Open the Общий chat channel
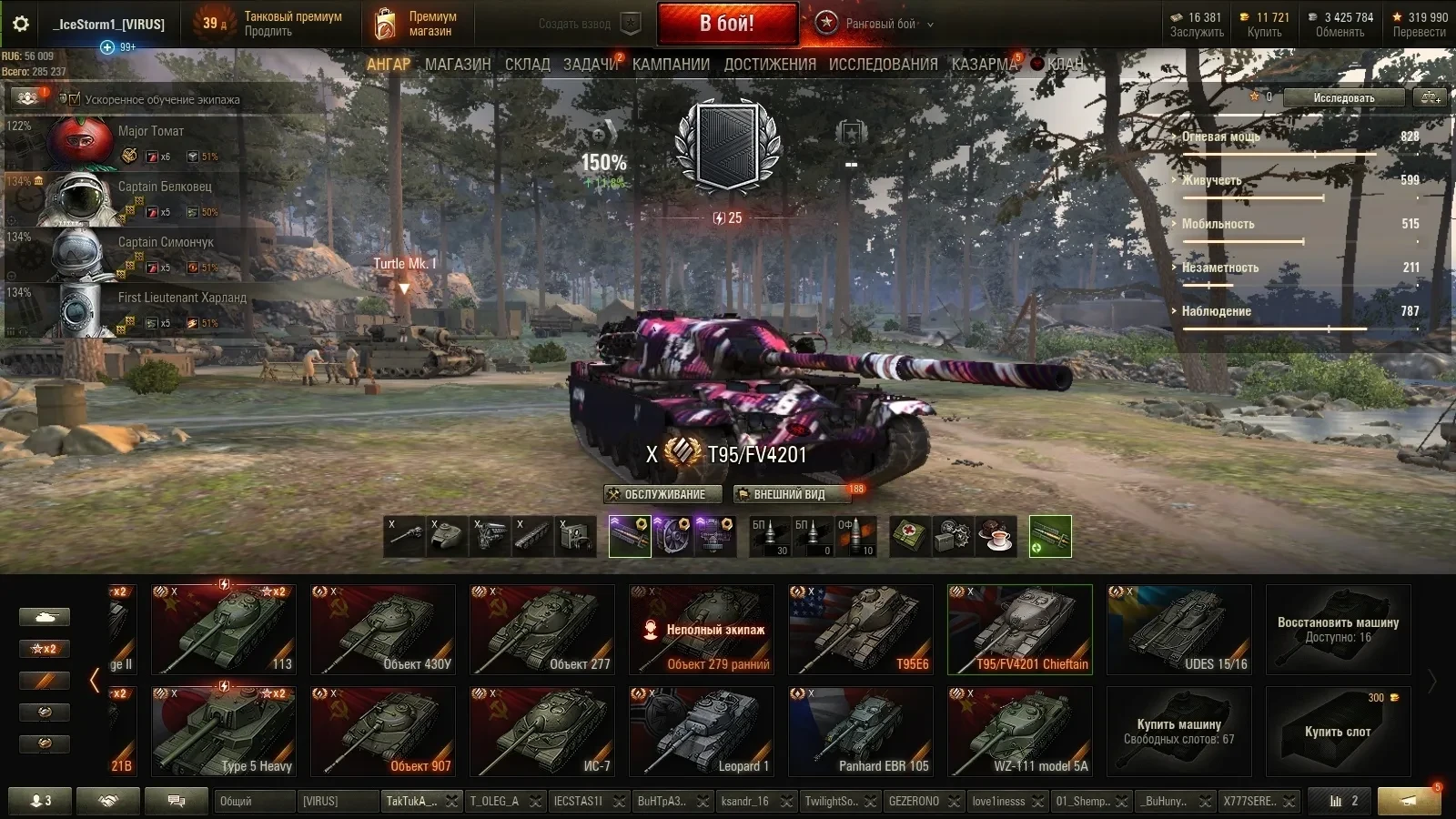Image resolution: width=1456 pixels, height=819 pixels. (255, 801)
